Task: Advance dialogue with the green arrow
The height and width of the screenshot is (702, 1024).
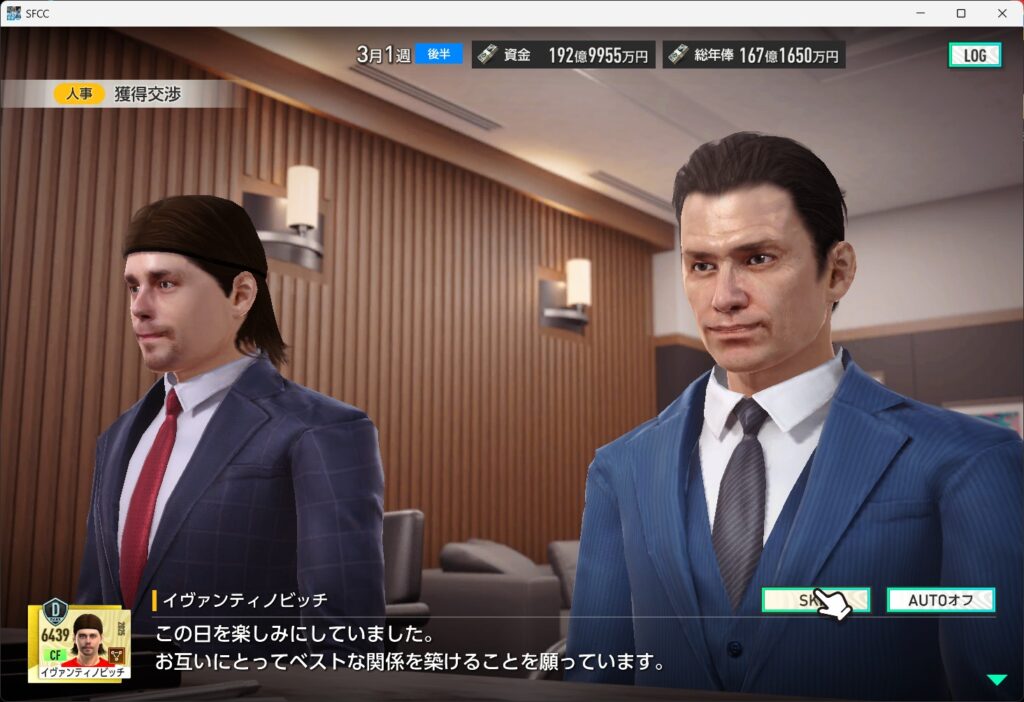Action: pos(997,680)
